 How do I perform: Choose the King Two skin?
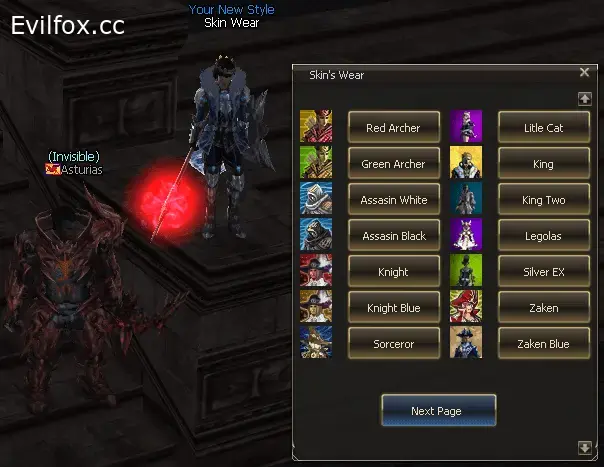click(544, 200)
